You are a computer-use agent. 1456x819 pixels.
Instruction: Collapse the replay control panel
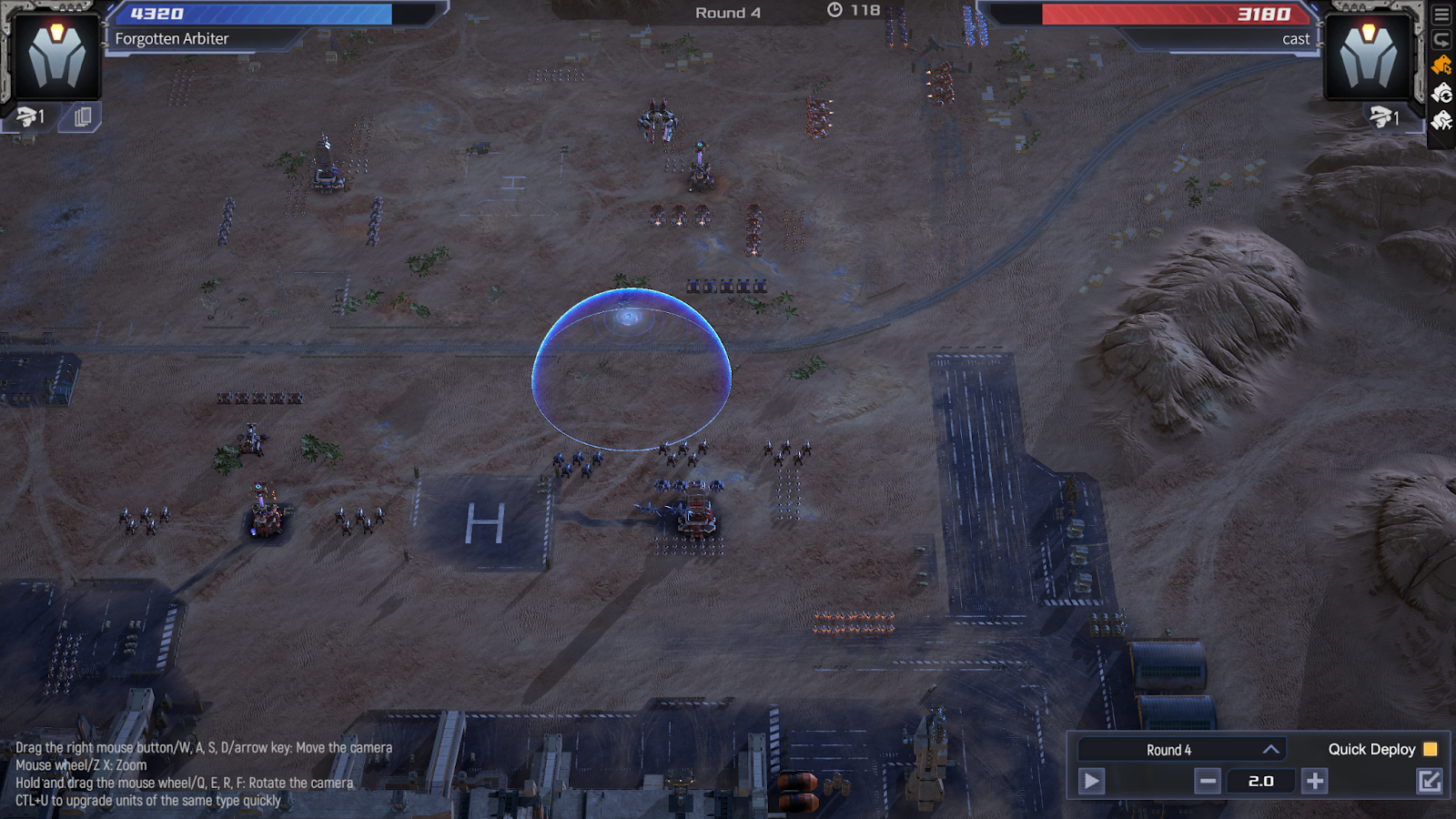click(x=1430, y=781)
